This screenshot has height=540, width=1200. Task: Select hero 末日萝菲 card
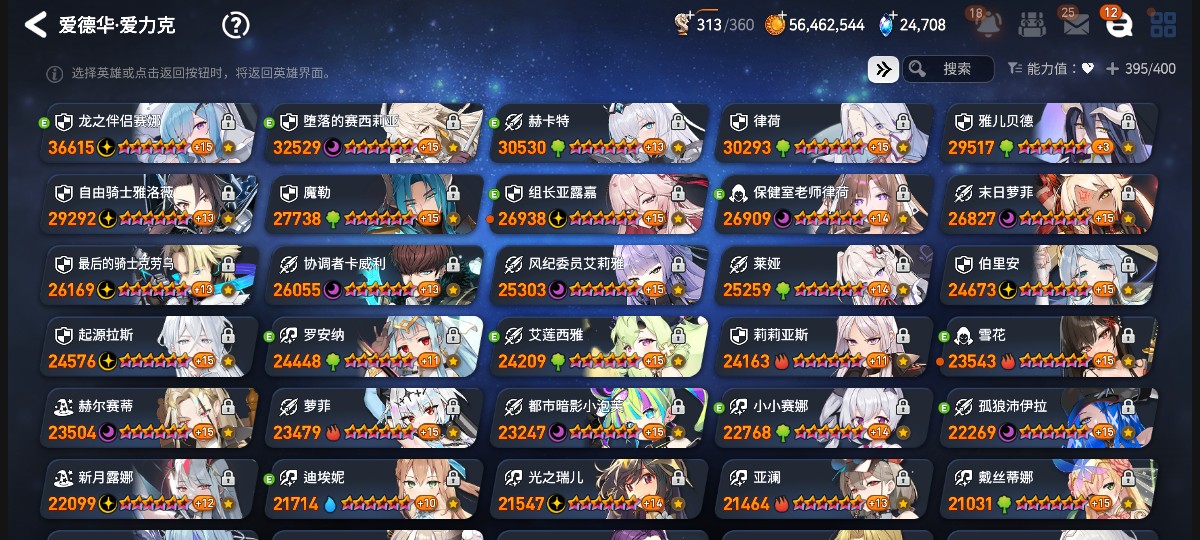coord(1050,205)
